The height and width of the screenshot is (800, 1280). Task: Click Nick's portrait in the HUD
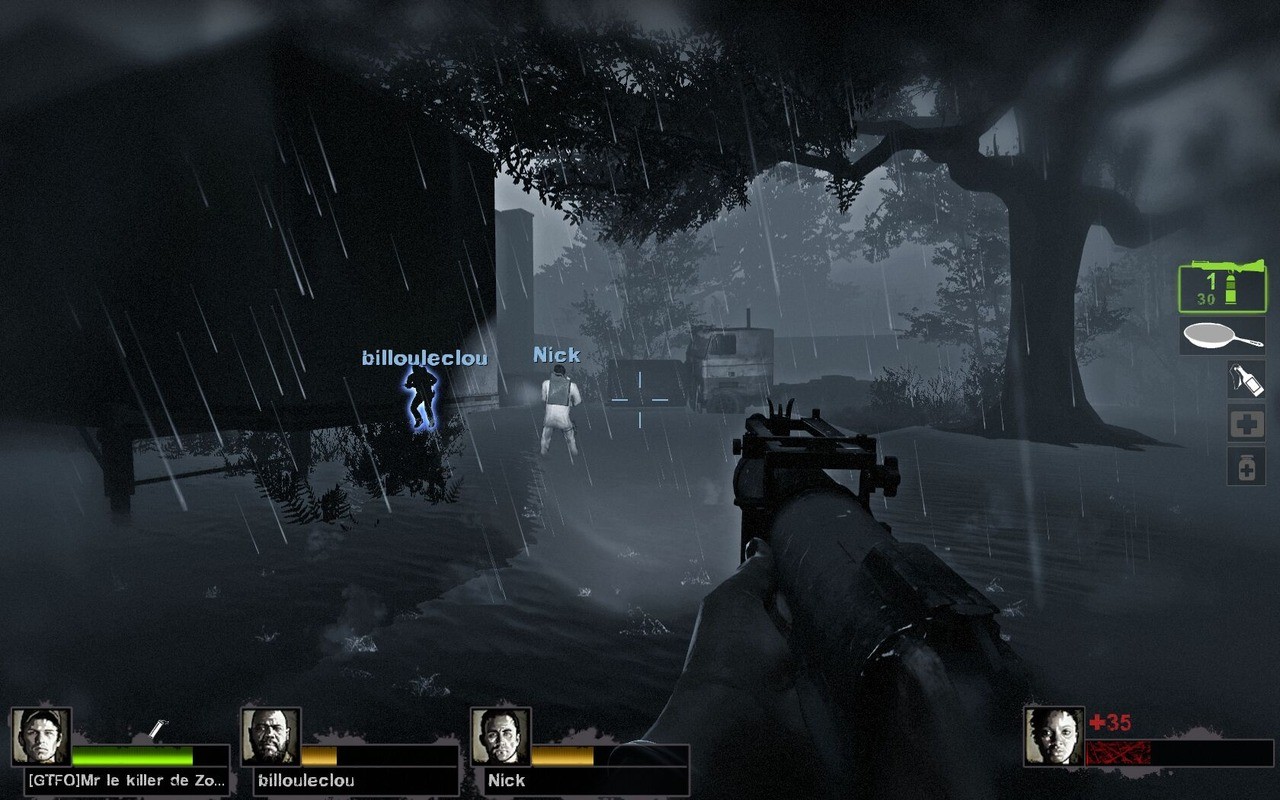[x=501, y=737]
